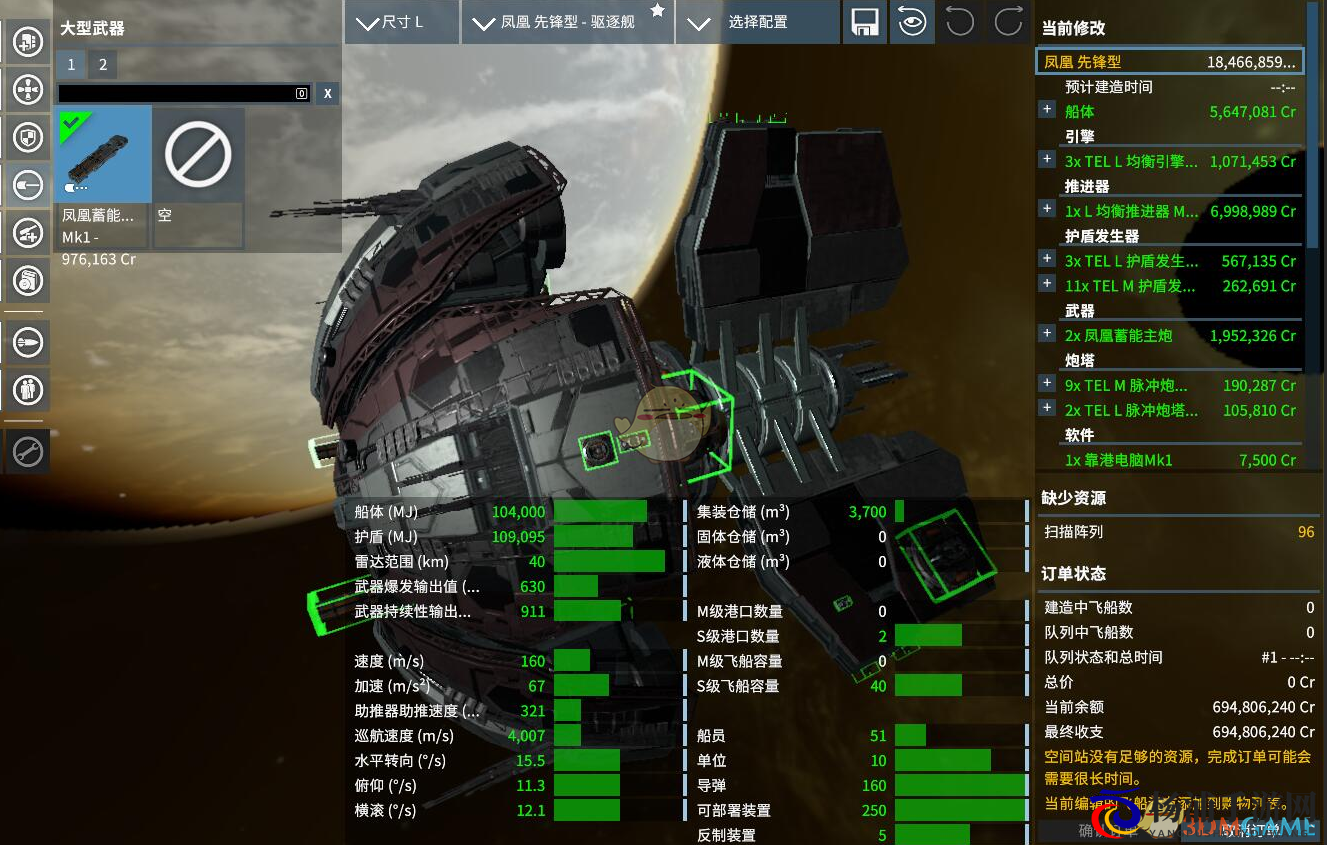Screen dimensions: 1327x845
Task: Save loadout with the floppy disk icon
Action: tap(864, 22)
